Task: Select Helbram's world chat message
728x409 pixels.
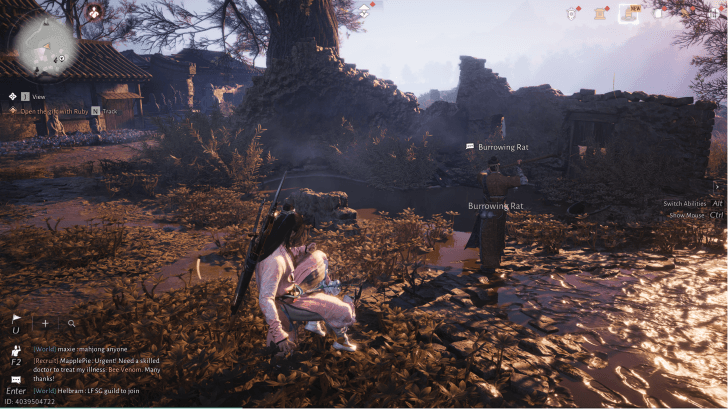Action: point(97,390)
